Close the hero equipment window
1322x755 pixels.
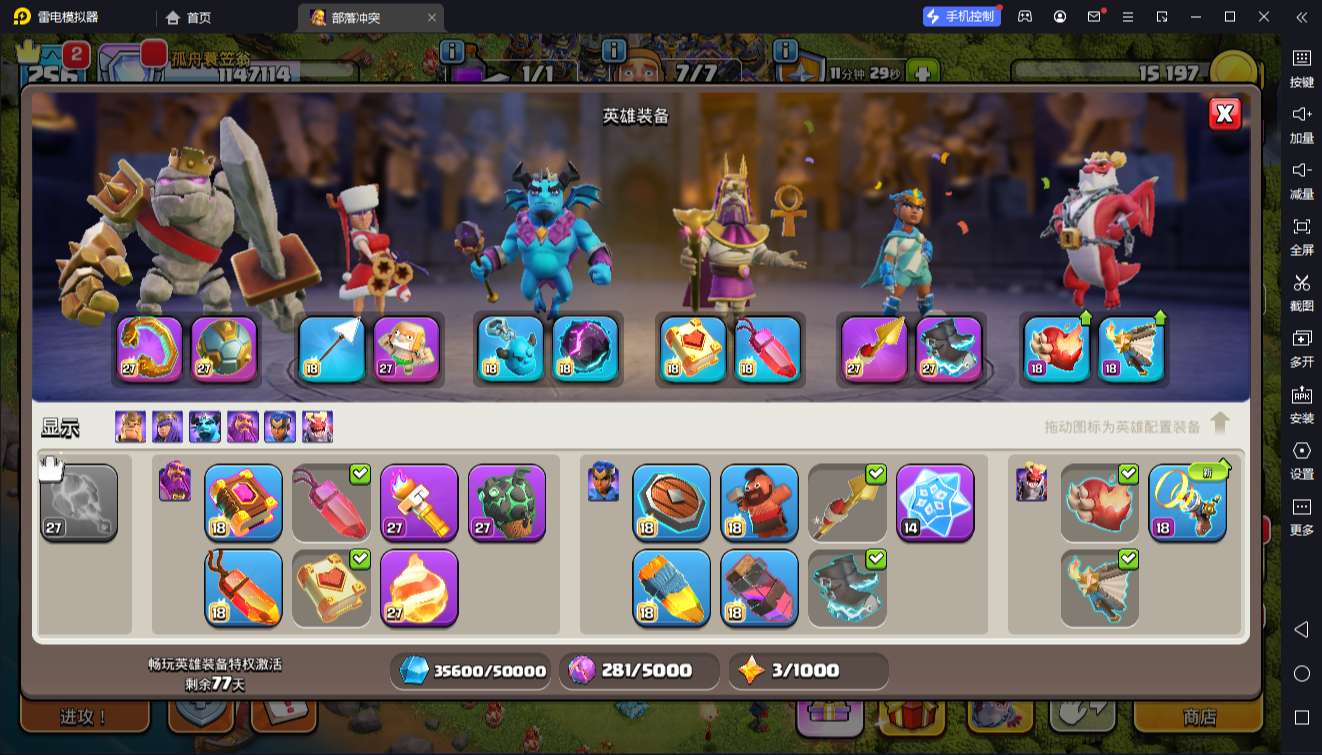1225,114
